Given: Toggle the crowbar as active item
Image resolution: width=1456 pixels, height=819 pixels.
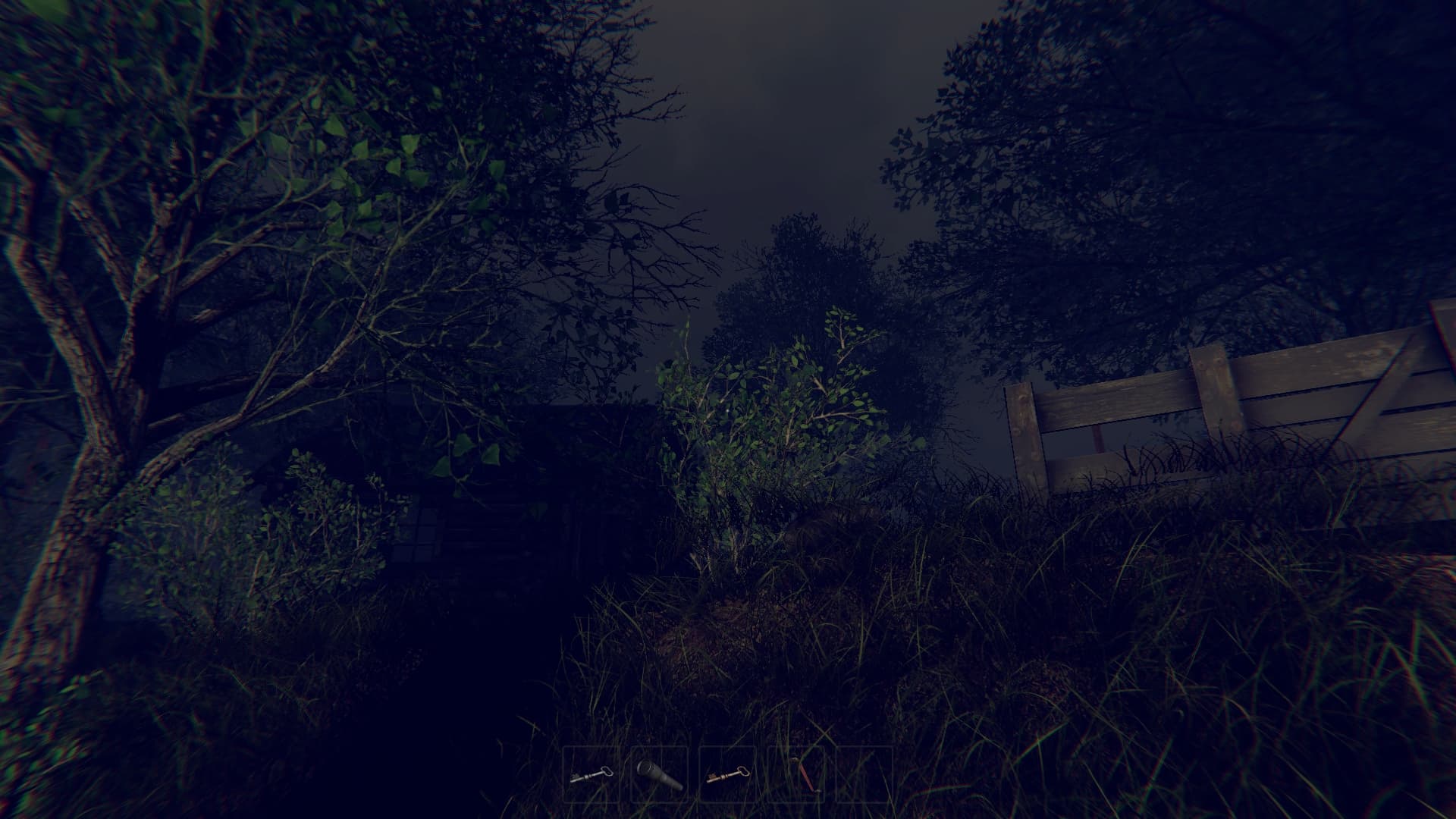Looking at the screenshot, I should click(796, 775).
